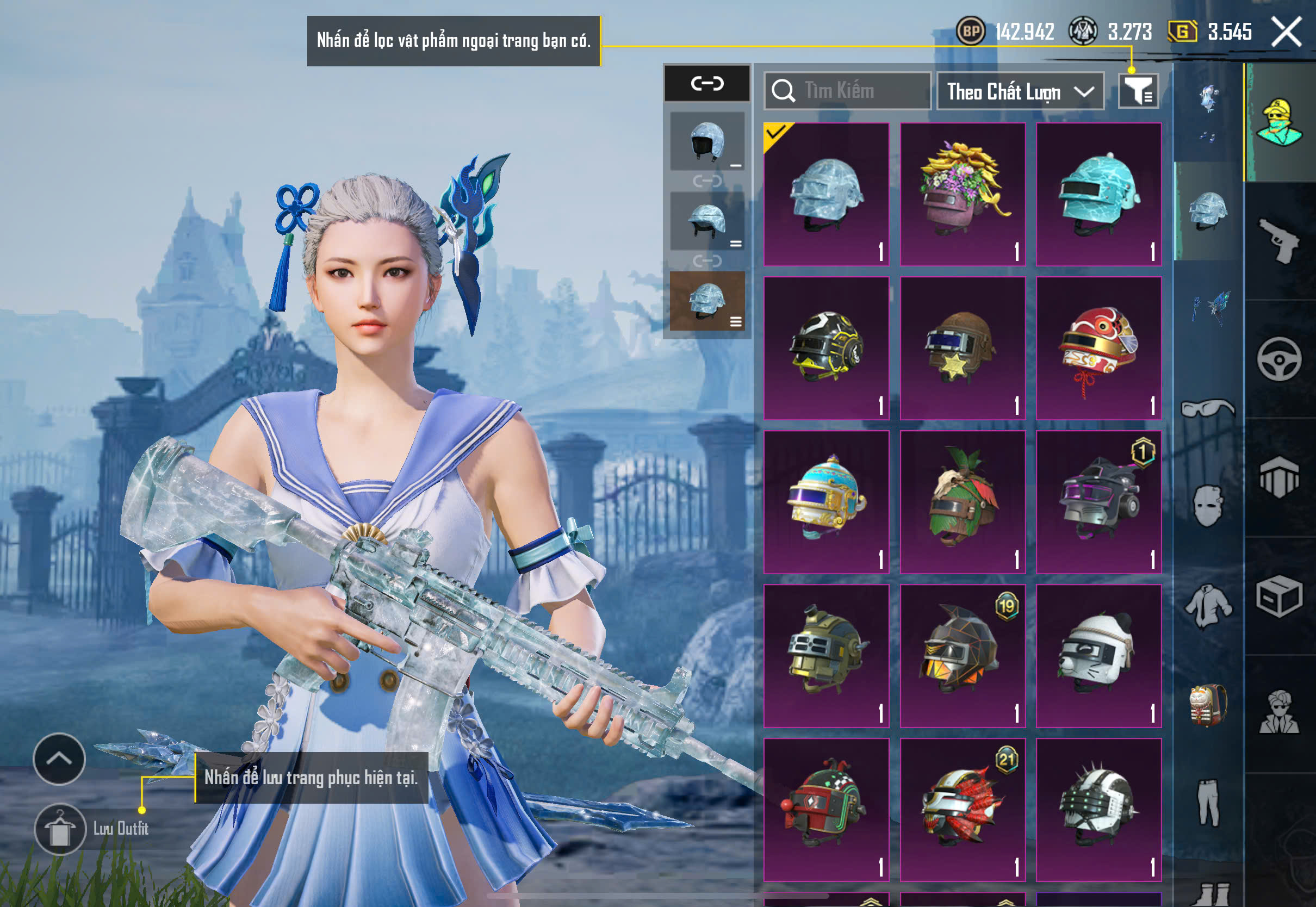1316x907 pixels.
Task: Switch to the steering wheel vehicle category
Action: click(x=1278, y=359)
